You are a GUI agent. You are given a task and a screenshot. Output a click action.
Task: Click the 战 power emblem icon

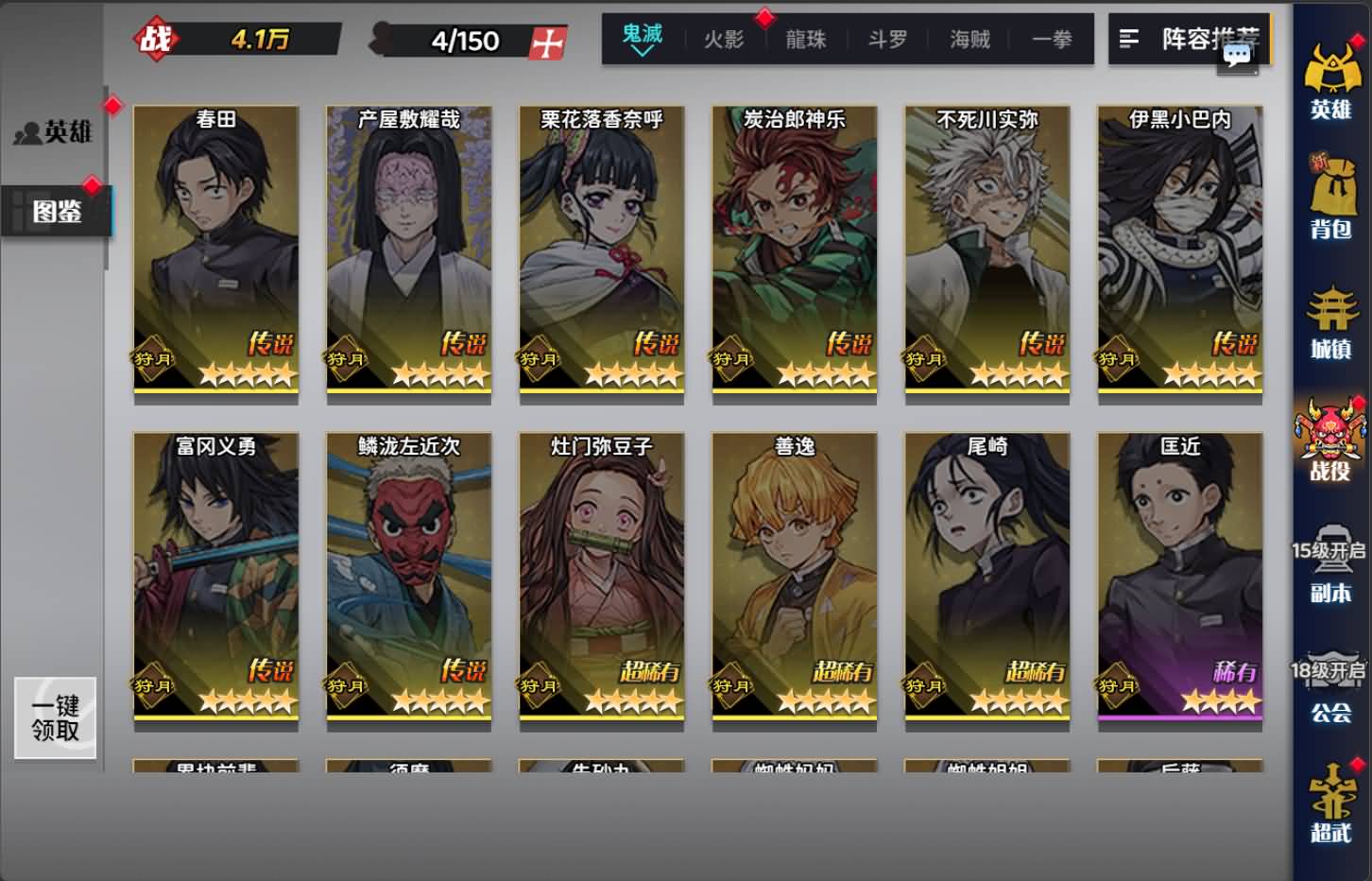coord(159,38)
